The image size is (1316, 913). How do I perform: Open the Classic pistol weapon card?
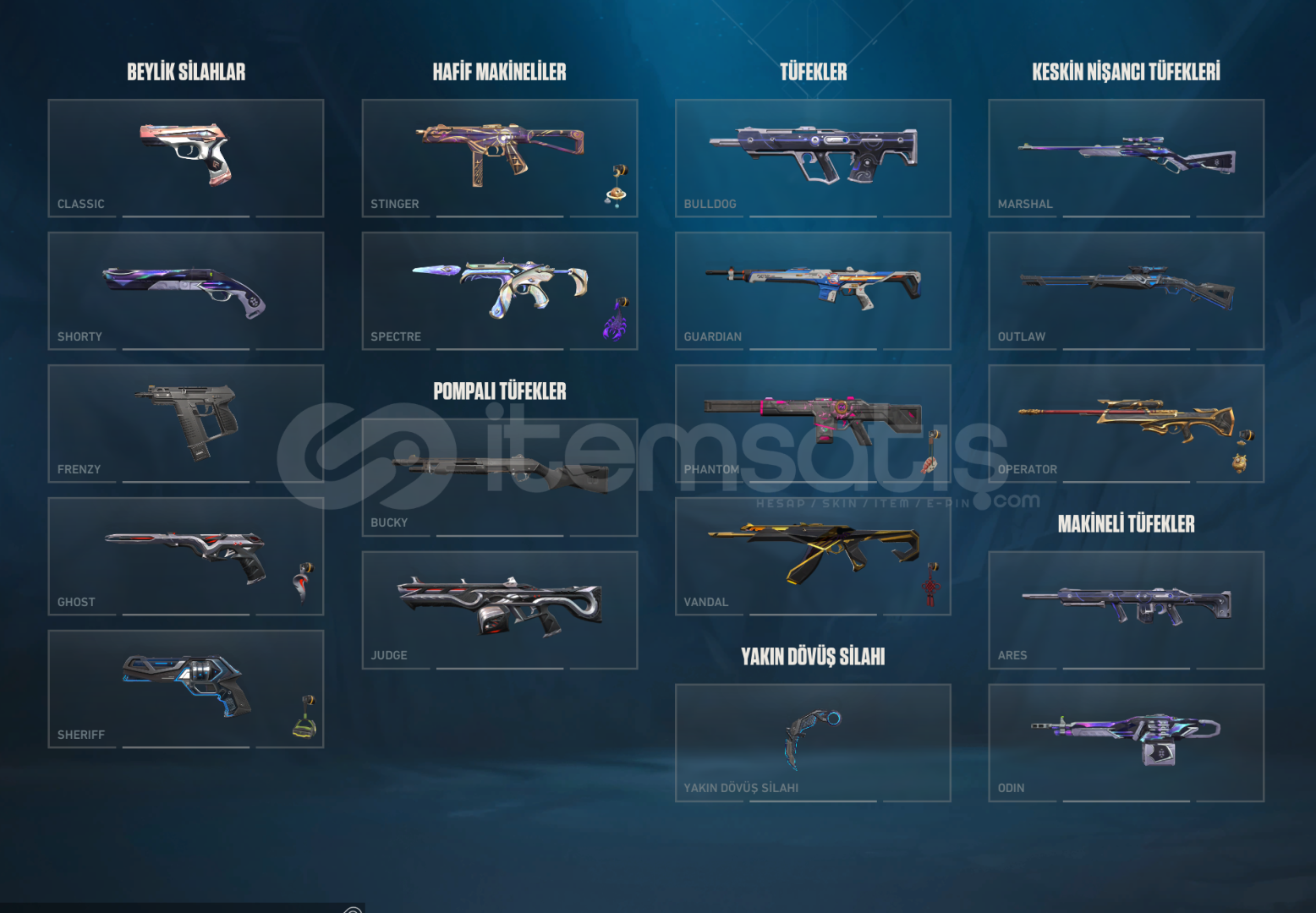point(185,156)
